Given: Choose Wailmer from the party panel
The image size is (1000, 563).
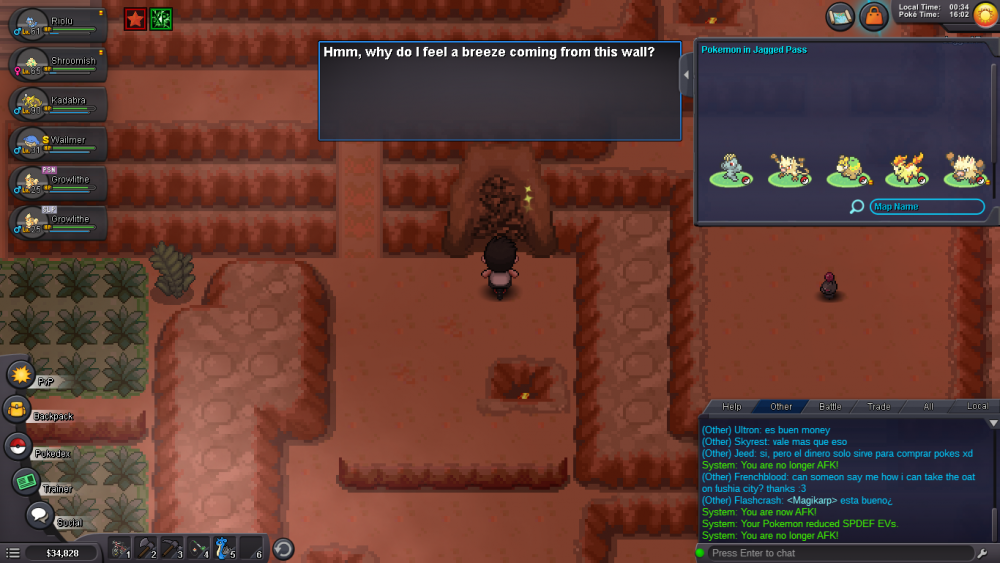Looking at the screenshot, I should coord(58,143).
